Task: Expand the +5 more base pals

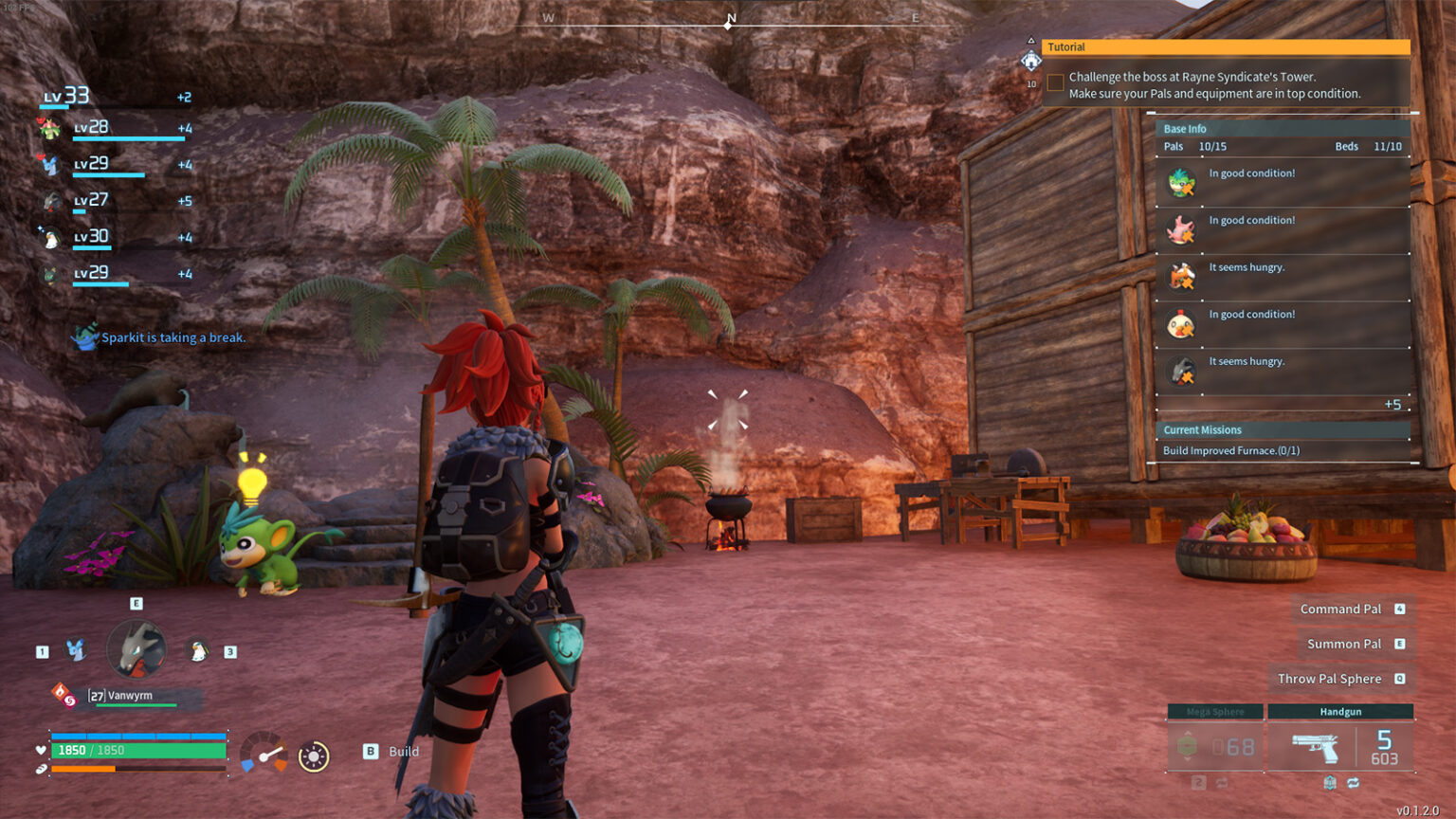Action: (1392, 405)
